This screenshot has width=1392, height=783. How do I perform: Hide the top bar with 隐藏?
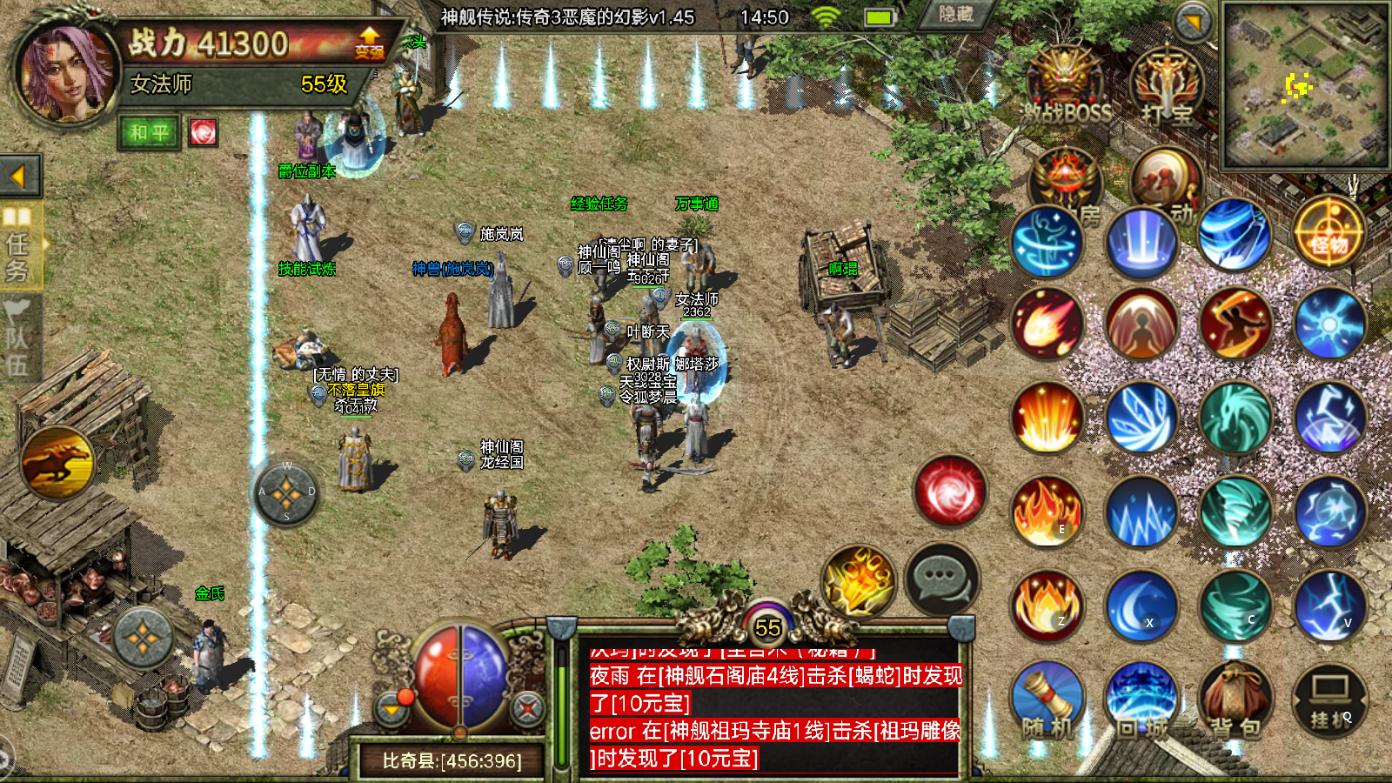[x=957, y=14]
